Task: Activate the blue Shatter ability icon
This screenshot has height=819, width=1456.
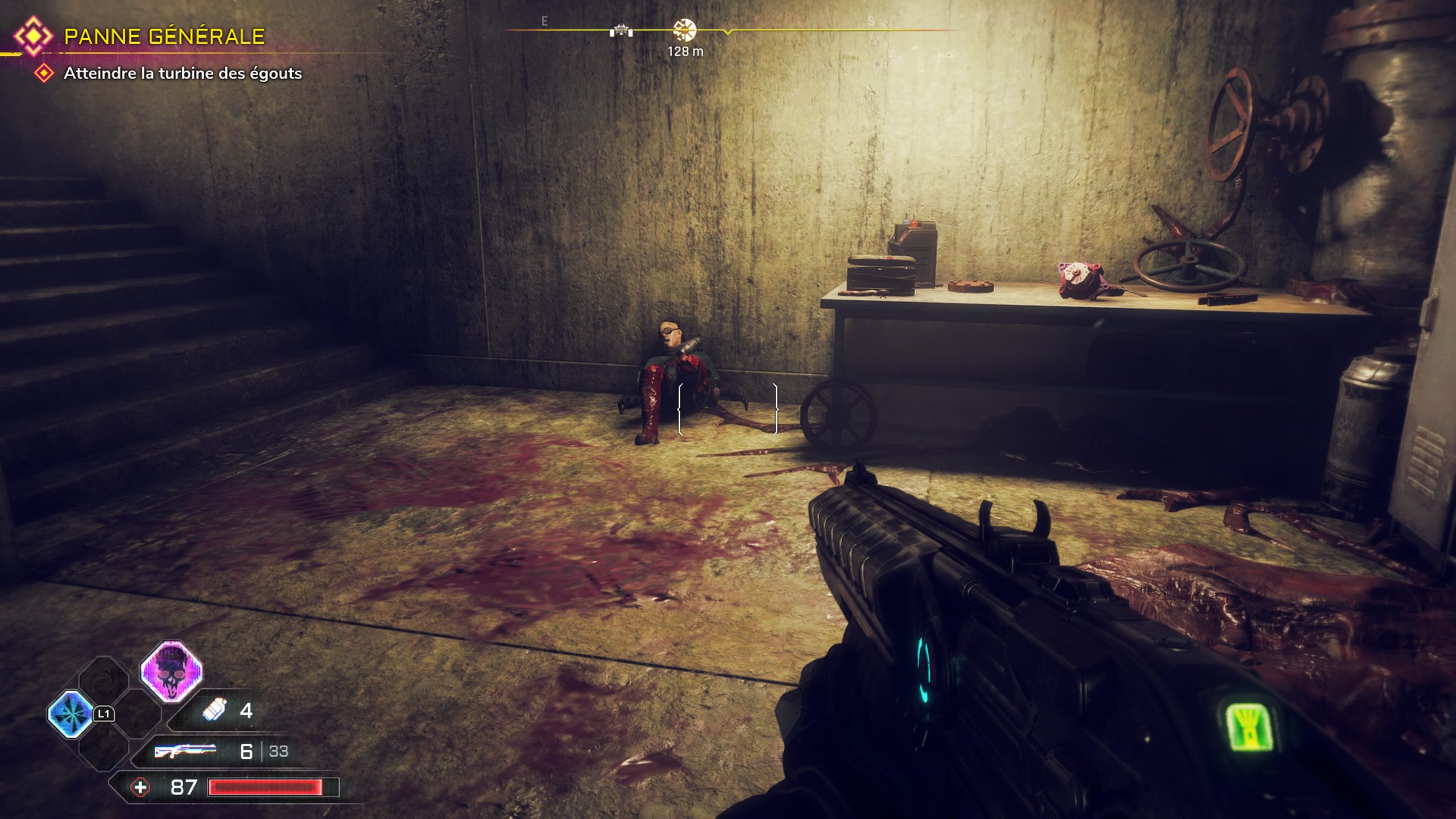Action: point(71,714)
